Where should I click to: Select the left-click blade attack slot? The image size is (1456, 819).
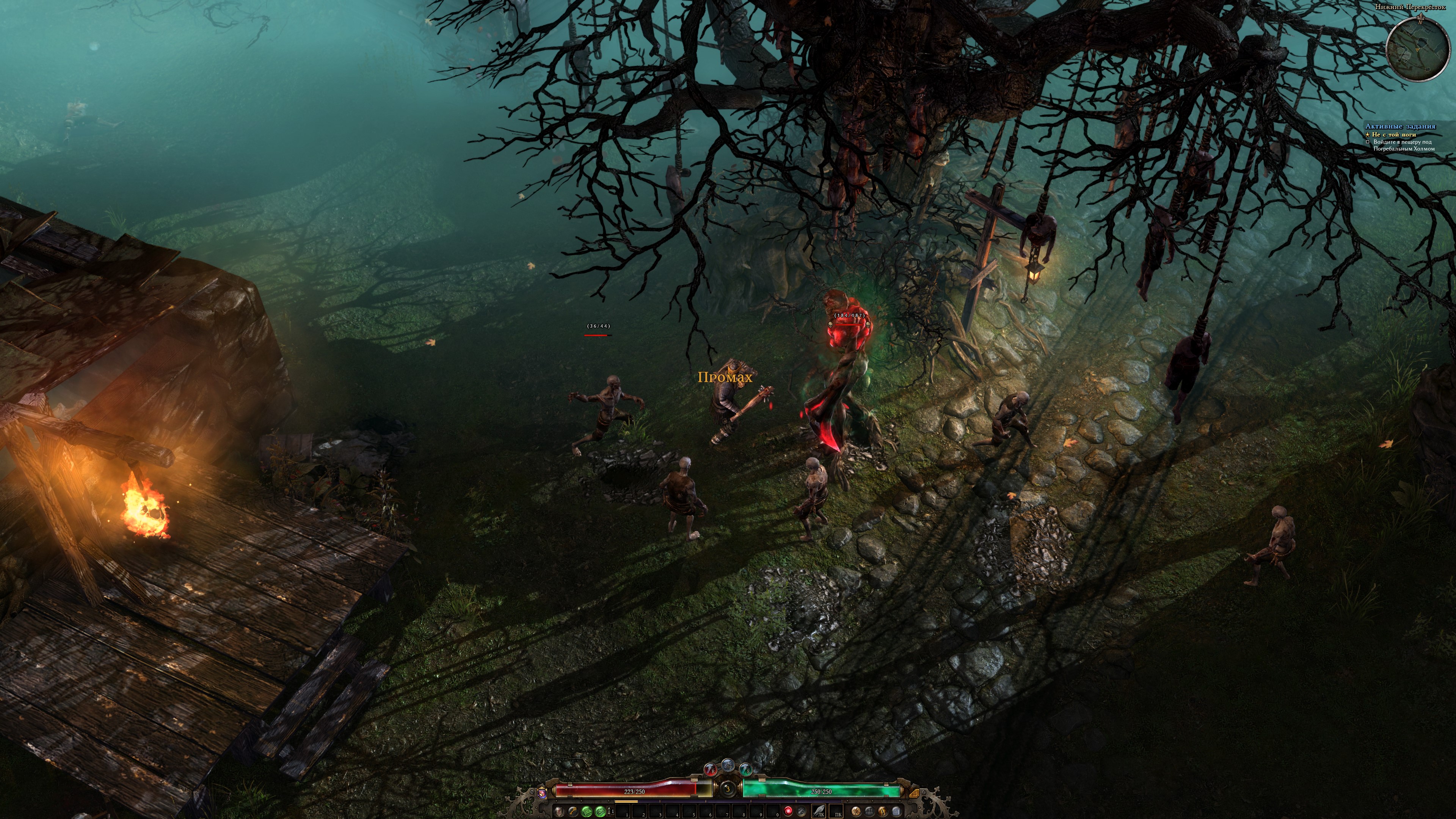[x=819, y=811]
